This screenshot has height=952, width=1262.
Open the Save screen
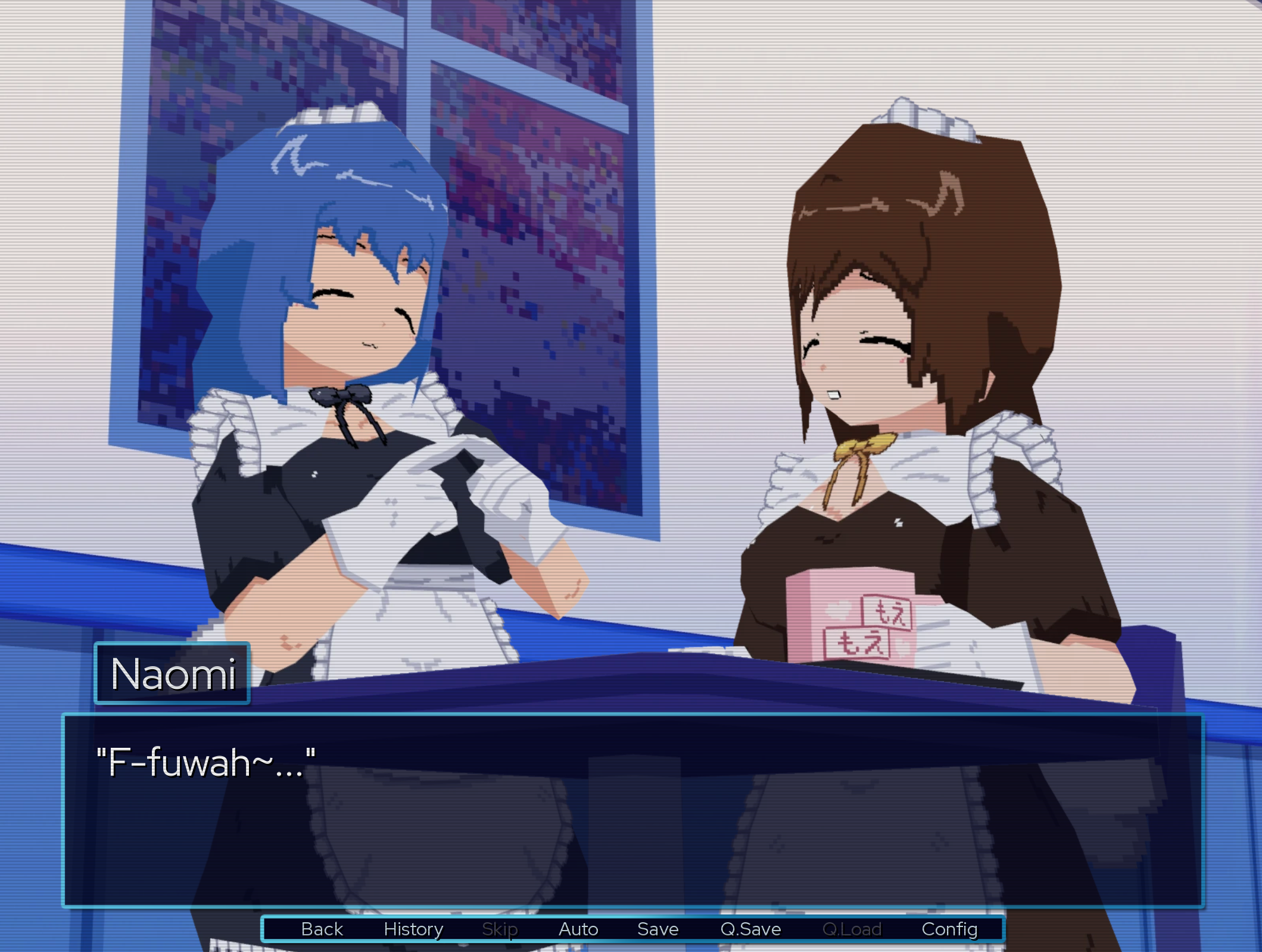[x=658, y=929]
